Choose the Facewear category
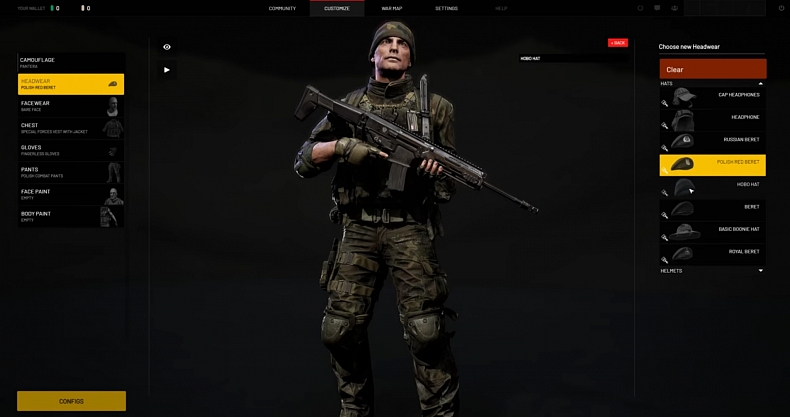Screen dimensions: 790x417 point(71,106)
